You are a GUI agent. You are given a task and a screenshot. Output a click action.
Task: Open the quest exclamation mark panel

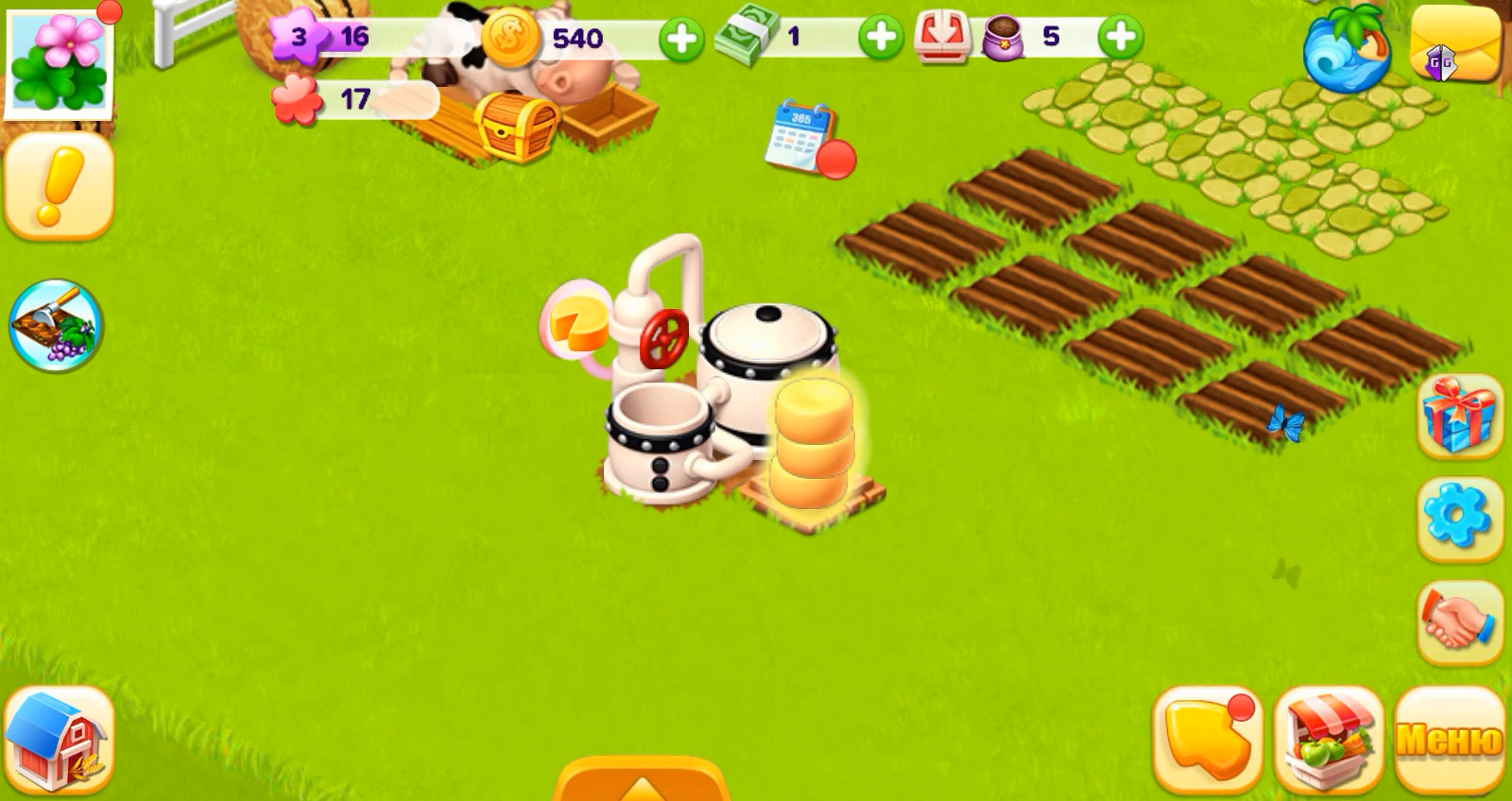[x=59, y=185]
